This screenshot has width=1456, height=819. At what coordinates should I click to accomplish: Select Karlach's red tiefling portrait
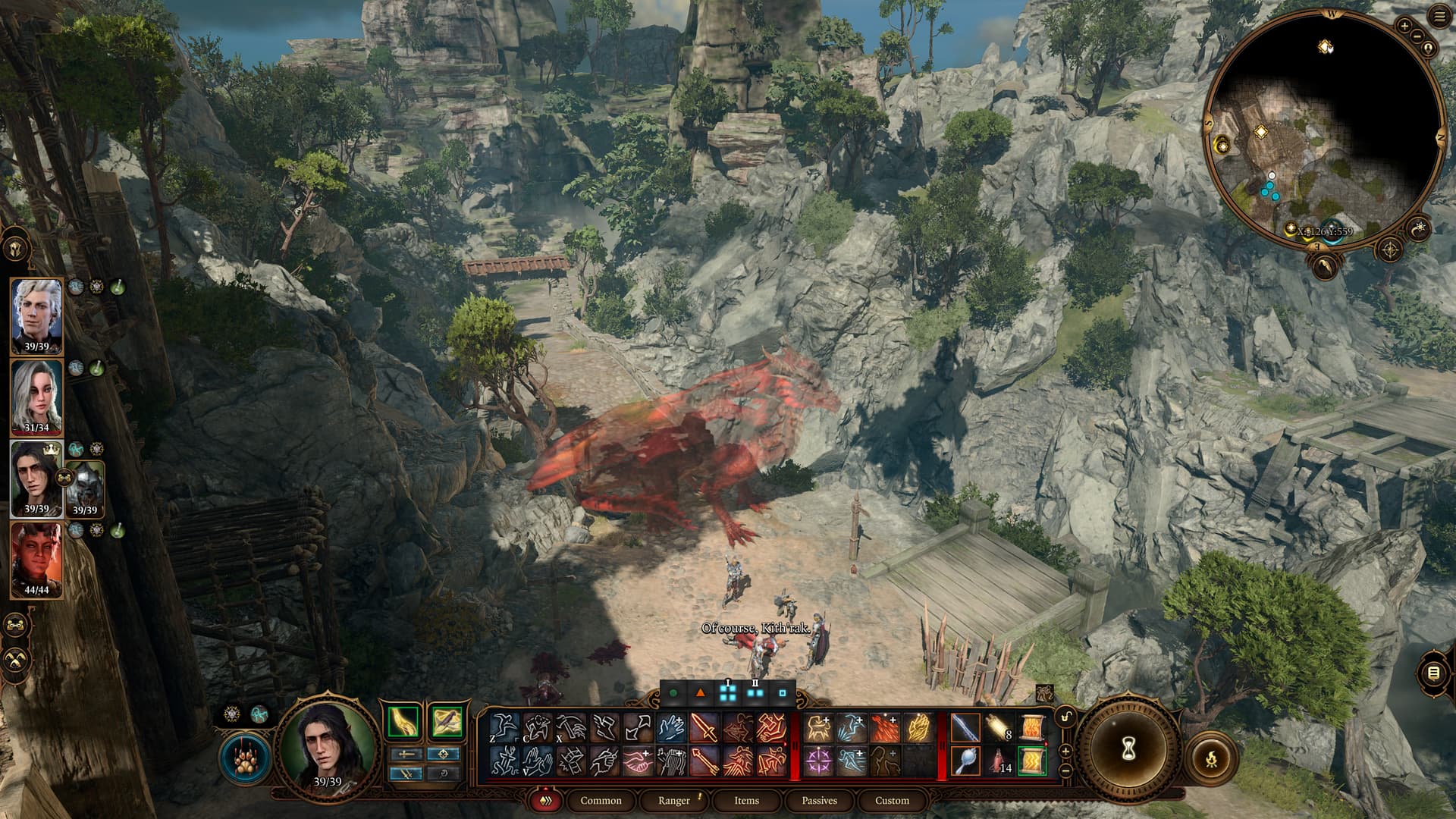(36, 557)
